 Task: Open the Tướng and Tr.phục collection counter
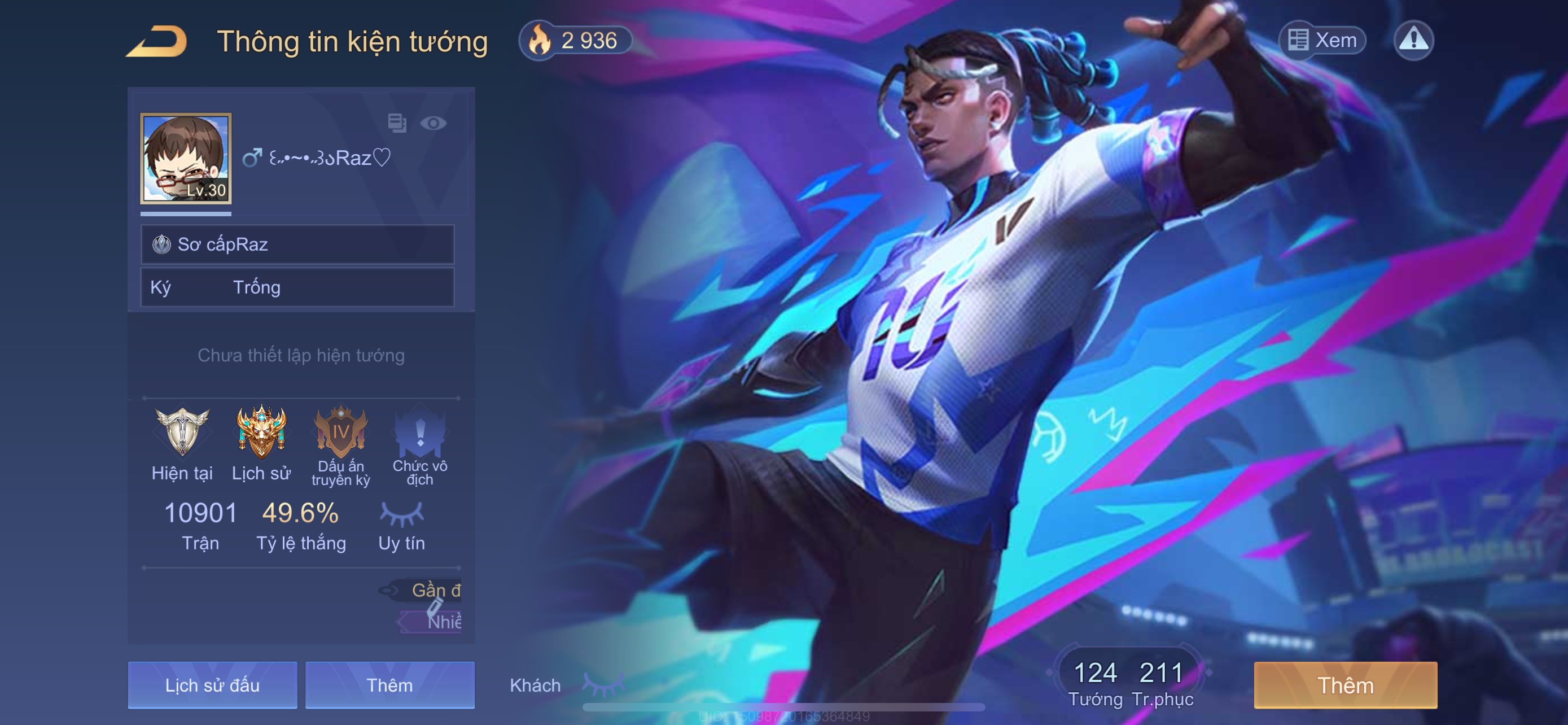pyautogui.click(x=1130, y=682)
